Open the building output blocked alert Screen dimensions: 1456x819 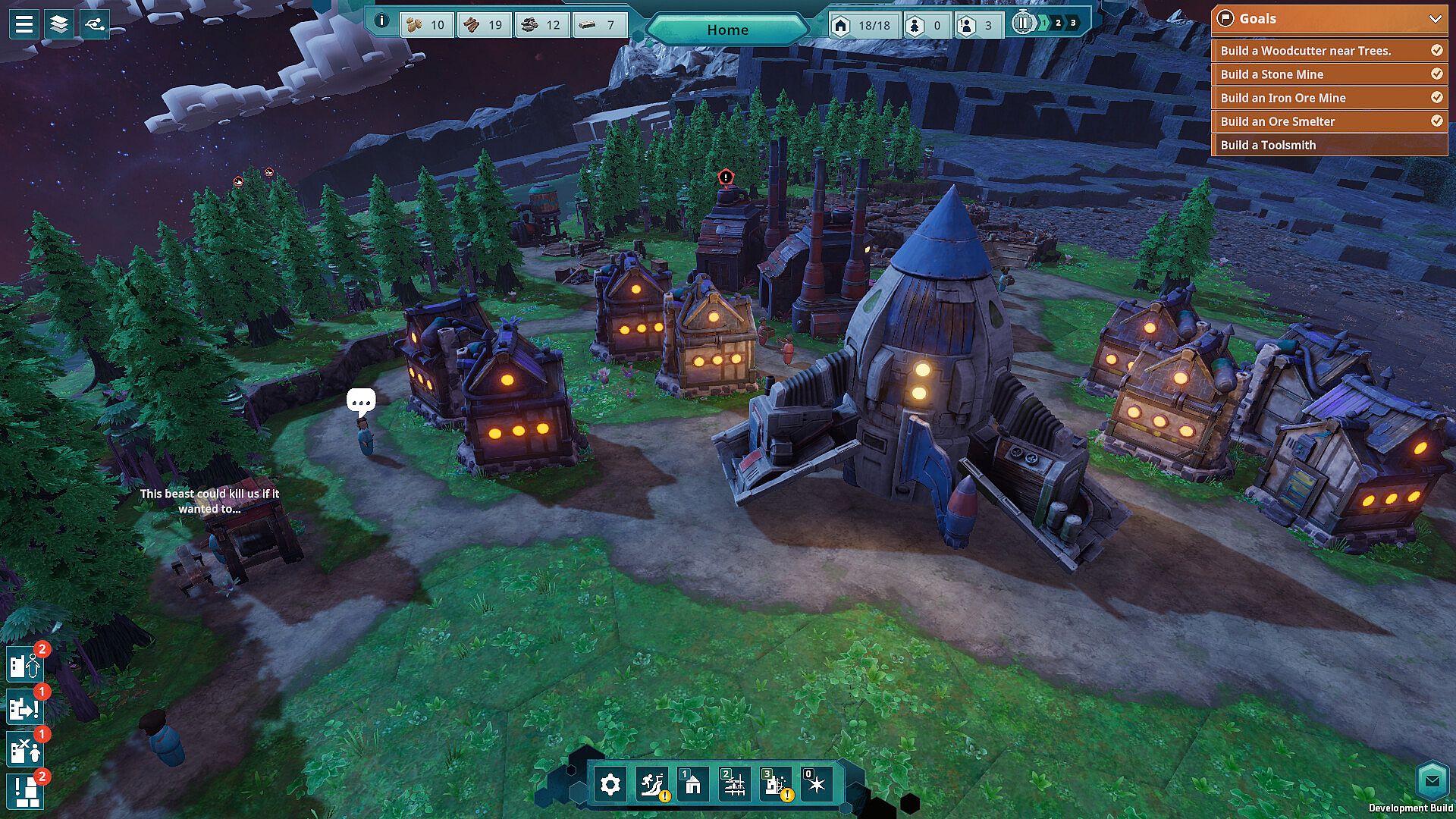tap(25, 708)
